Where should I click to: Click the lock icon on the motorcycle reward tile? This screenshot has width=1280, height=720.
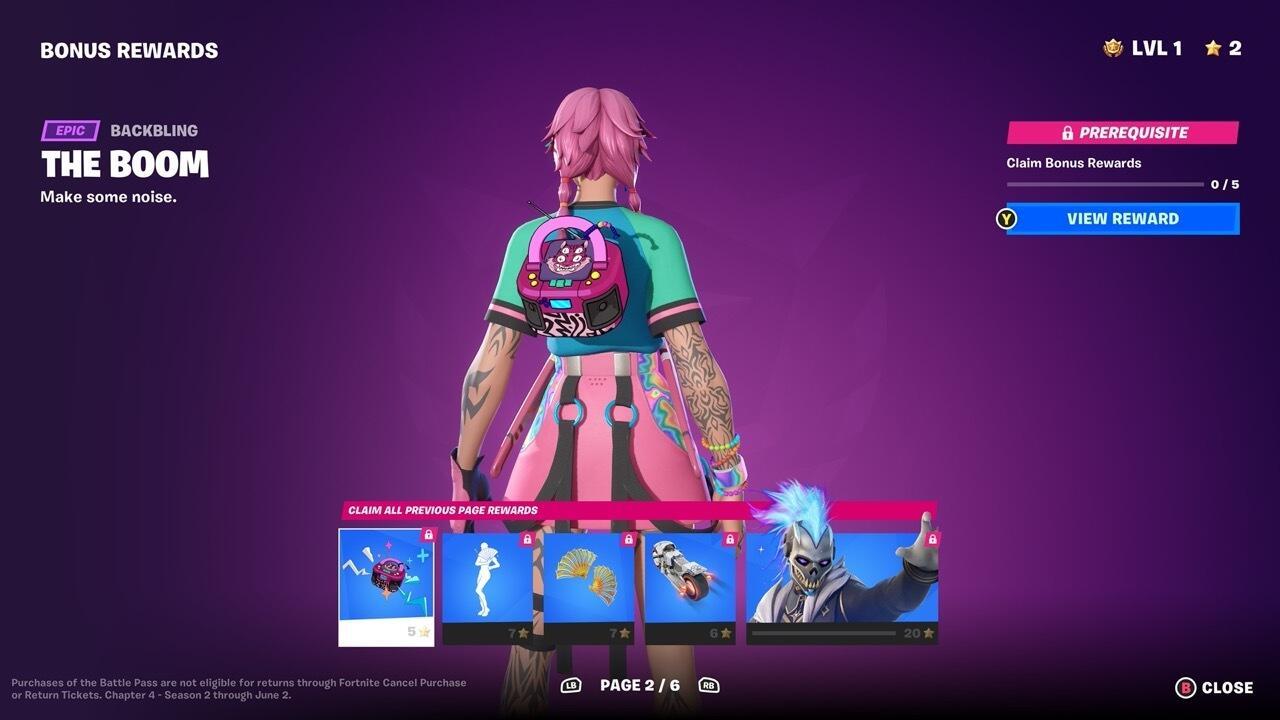coord(728,540)
